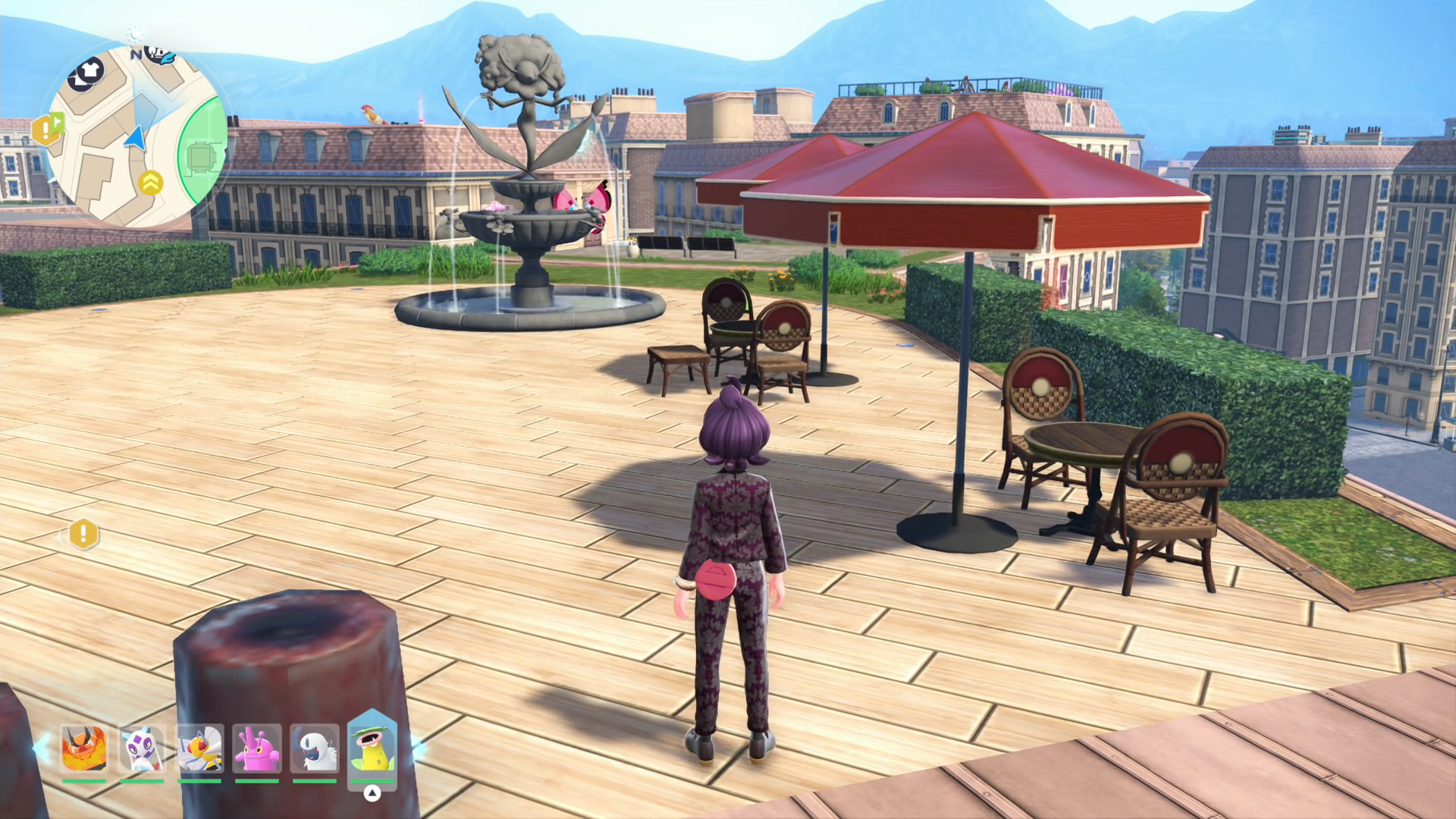This screenshot has height=819, width=1456.
Task: Click the blue player arrow on minimap
Action: coord(136,140)
